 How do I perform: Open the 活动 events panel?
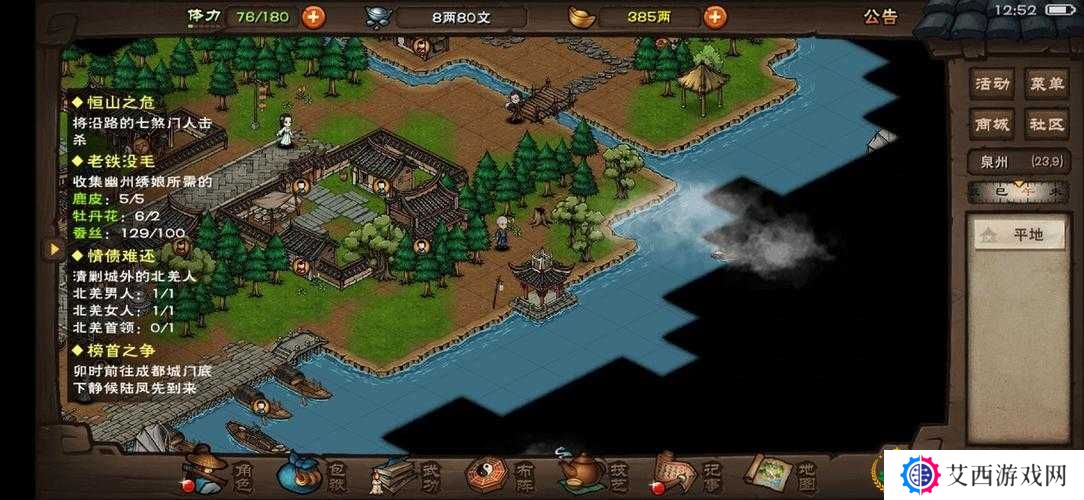pos(993,84)
